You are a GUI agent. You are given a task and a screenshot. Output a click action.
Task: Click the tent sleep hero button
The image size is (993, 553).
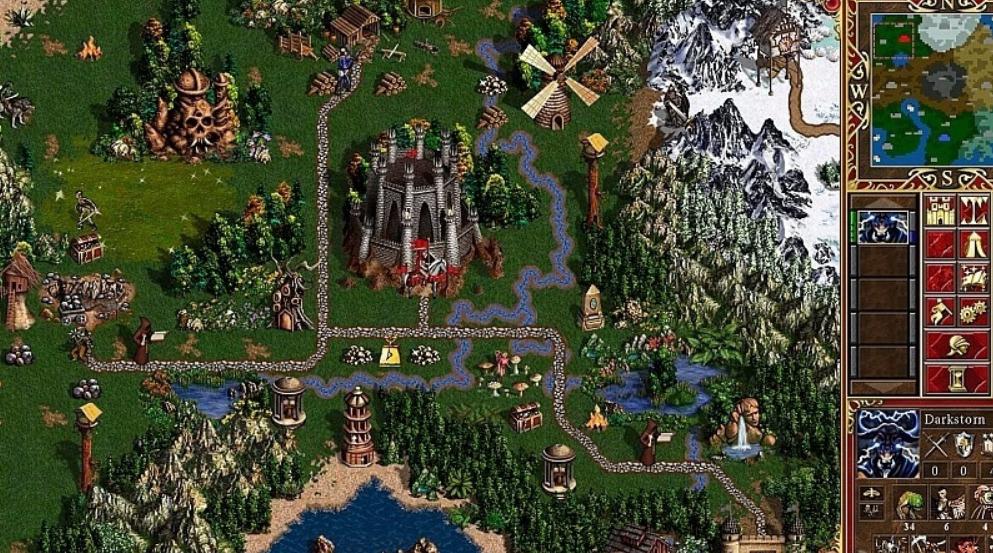click(x=974, y=244)
